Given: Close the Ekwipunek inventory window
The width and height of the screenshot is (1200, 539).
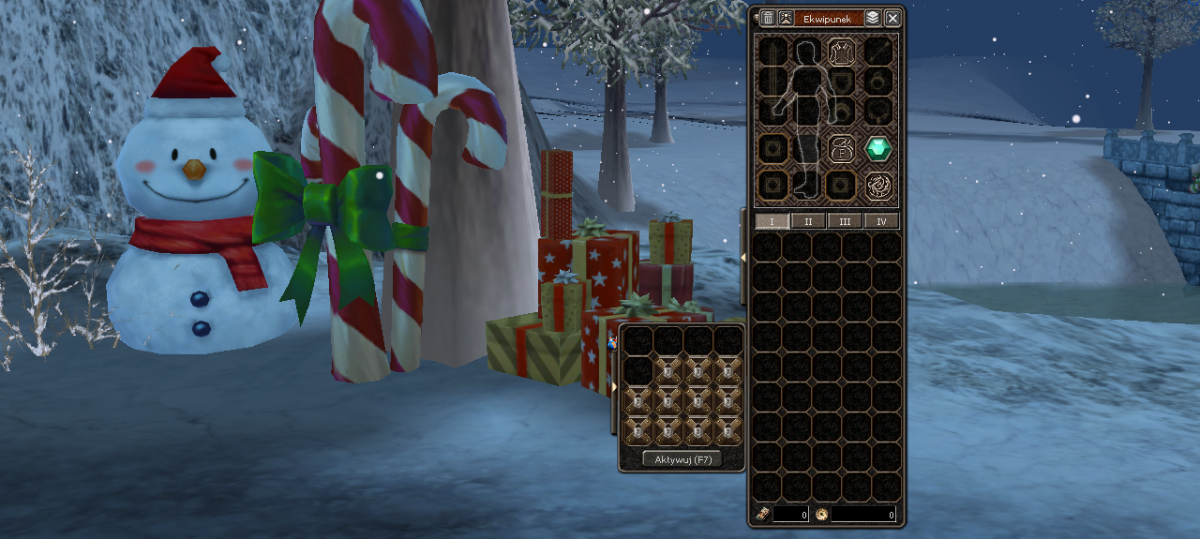Looking at the screenshot, I should click(892, 18).
